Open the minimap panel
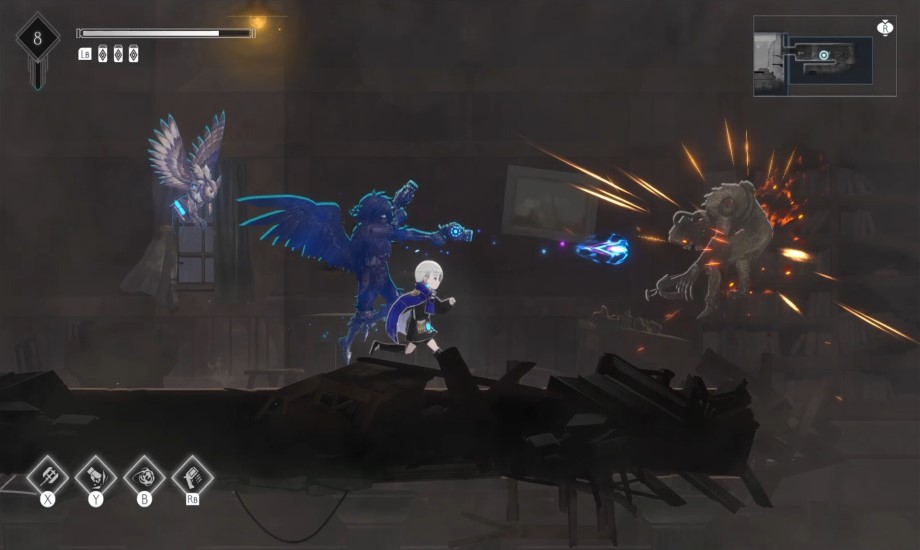920x550 pixels. [x=823, y=56]
